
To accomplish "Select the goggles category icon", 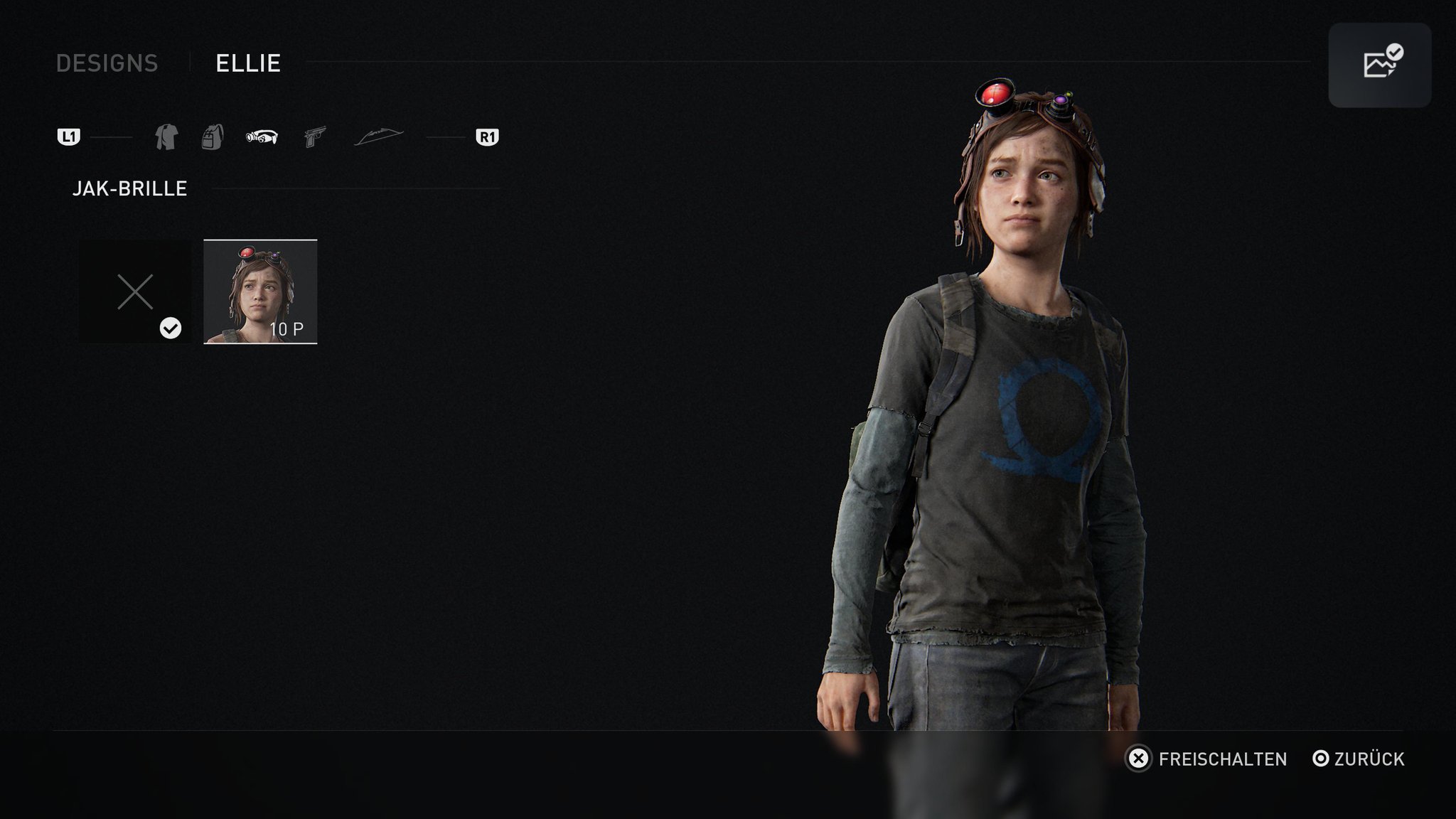I will point(262,137).
